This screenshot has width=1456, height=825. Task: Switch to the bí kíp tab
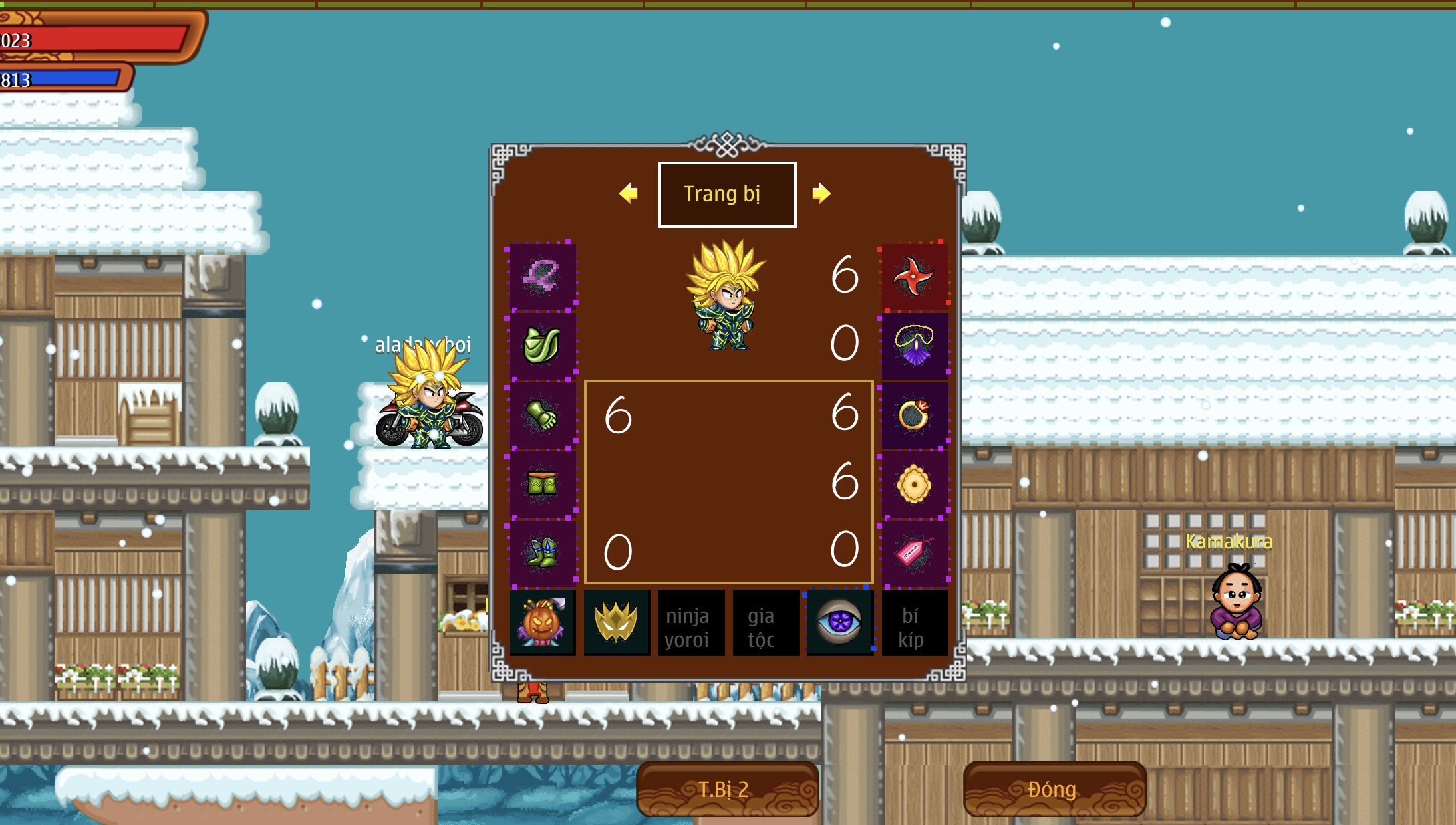(x=915, y=622)
